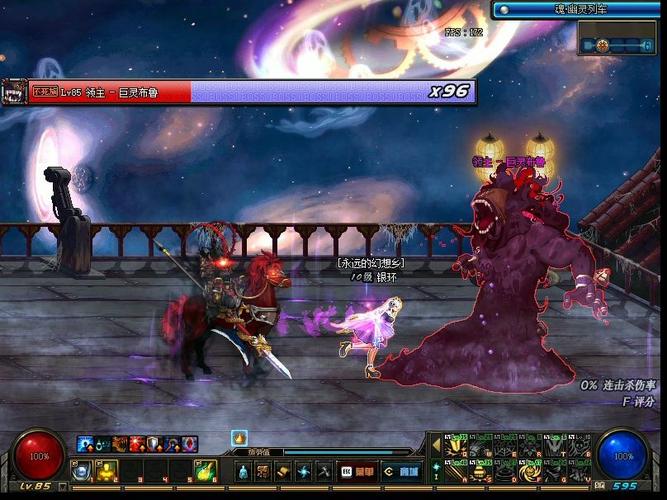
Task: Use the green potion in quick slot 6
Action: [203, 469]
